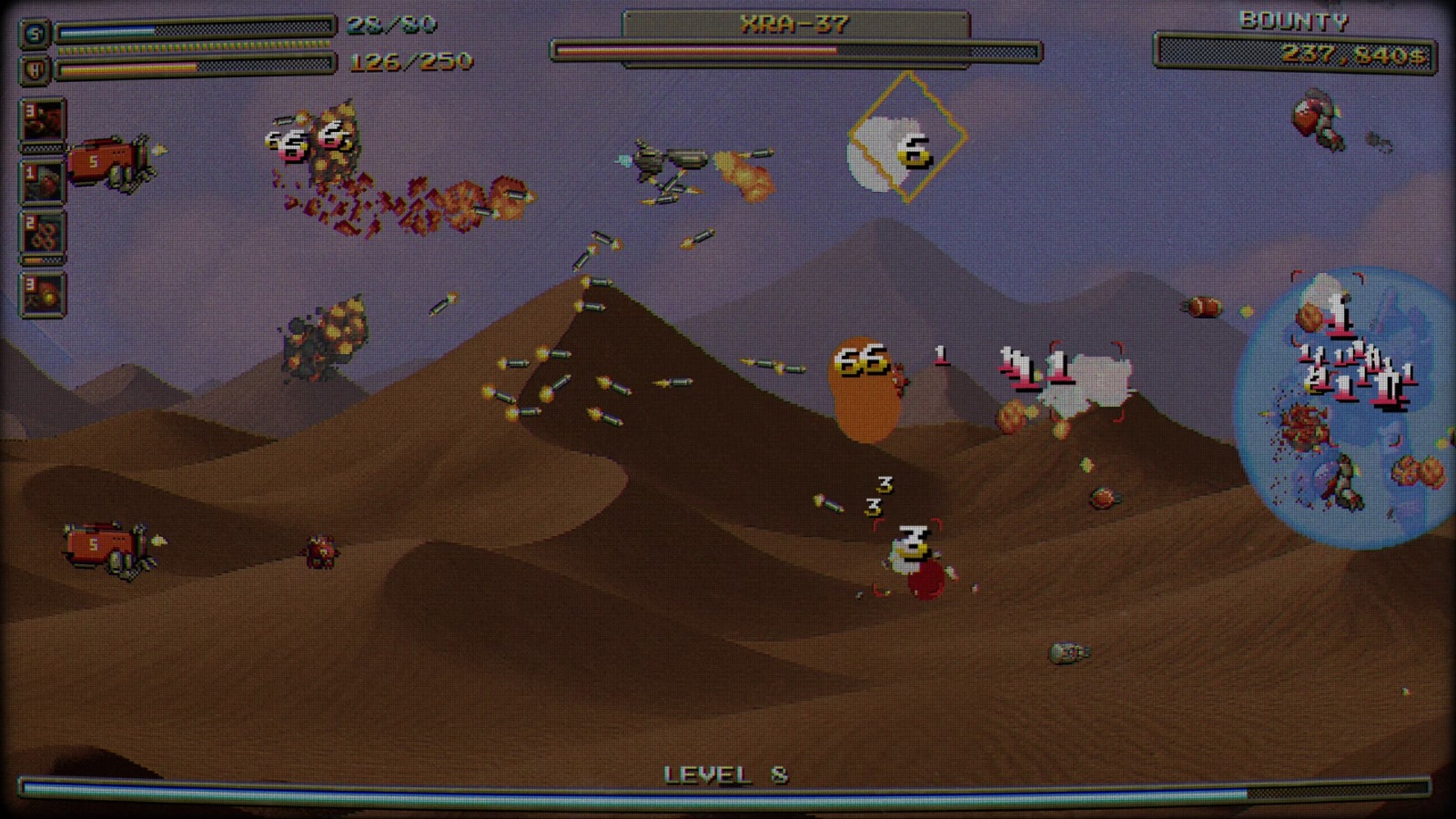Use the chain-link ability numbered 2
The image size is (1456, 819).
pos(43,235)
